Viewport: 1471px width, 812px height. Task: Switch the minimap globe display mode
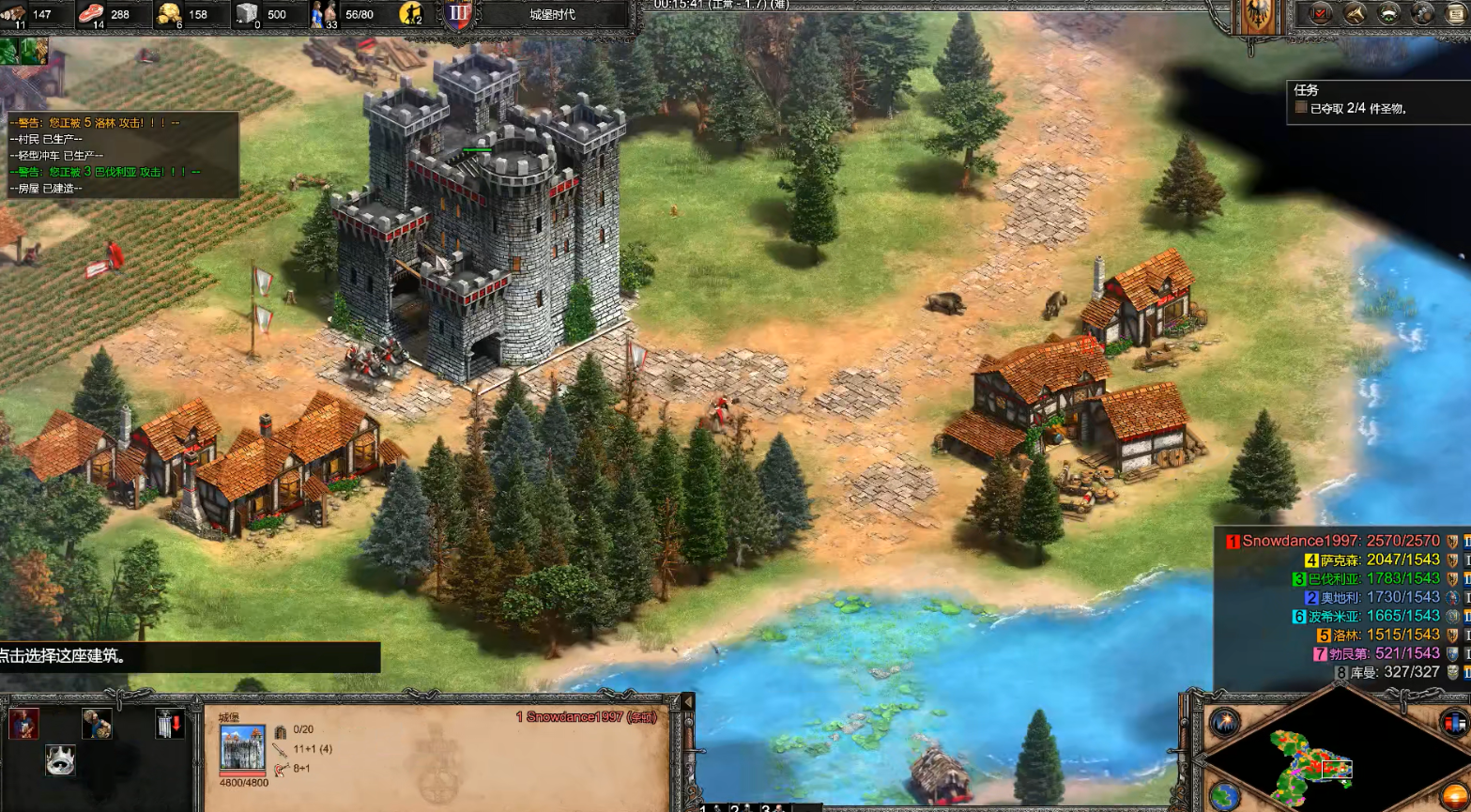pyautogui.click(x=1223, y=796)
